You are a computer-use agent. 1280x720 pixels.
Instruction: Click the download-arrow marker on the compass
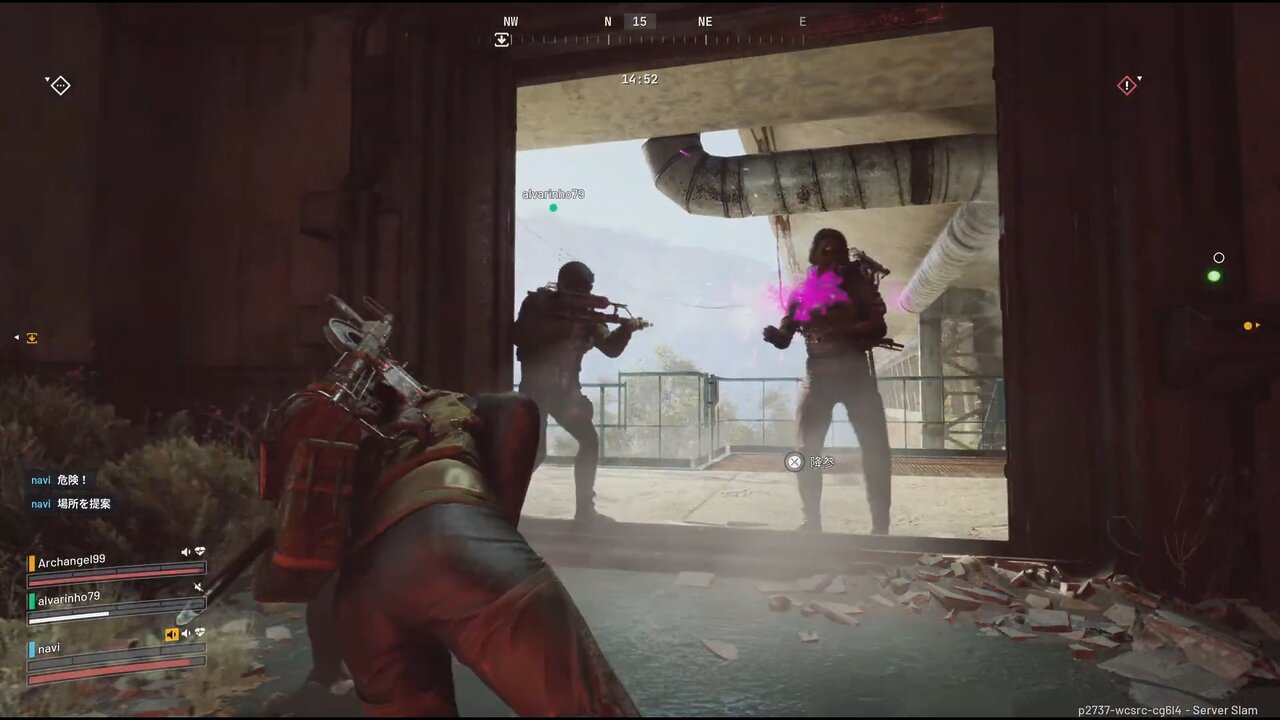point(502,40)
